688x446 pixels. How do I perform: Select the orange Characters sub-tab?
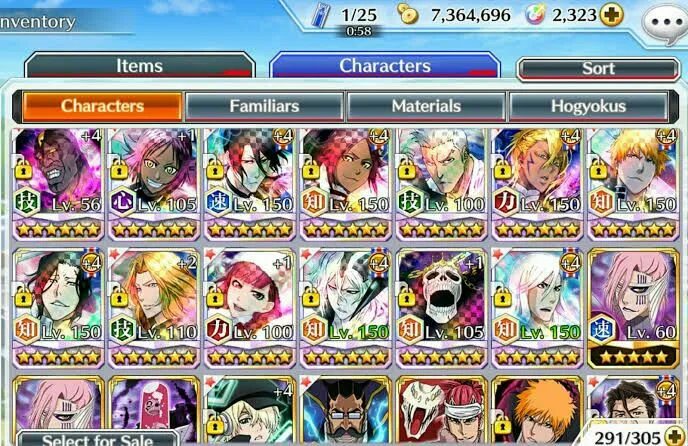pos(101,106)
